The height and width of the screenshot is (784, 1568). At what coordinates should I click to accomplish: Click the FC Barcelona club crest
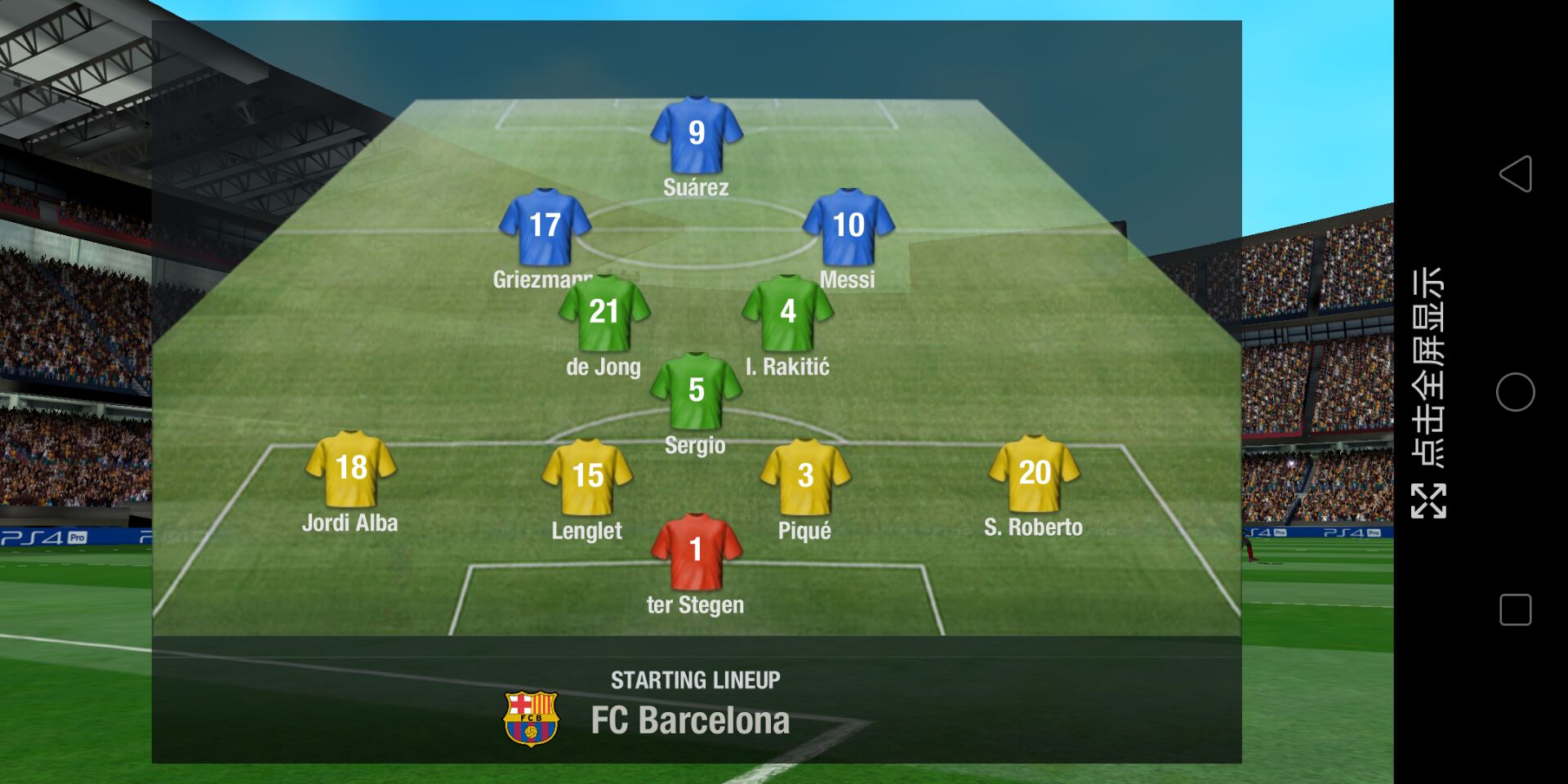pos(531,719)
